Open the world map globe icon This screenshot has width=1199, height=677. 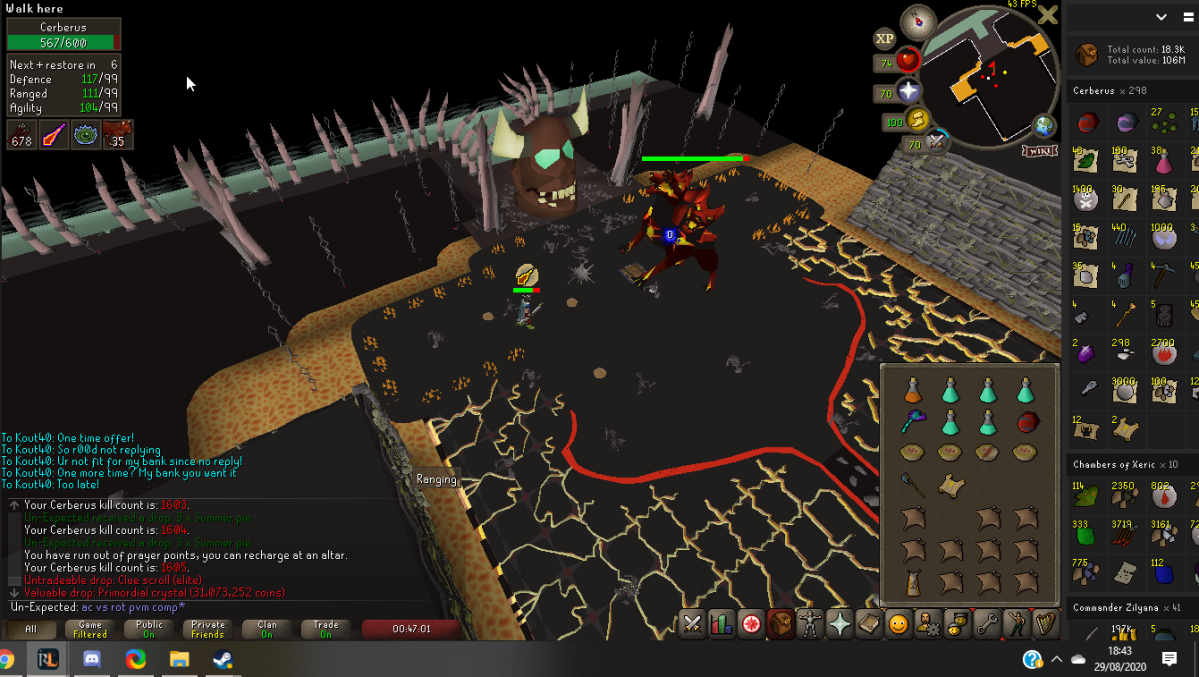(x=1044, y=126)
